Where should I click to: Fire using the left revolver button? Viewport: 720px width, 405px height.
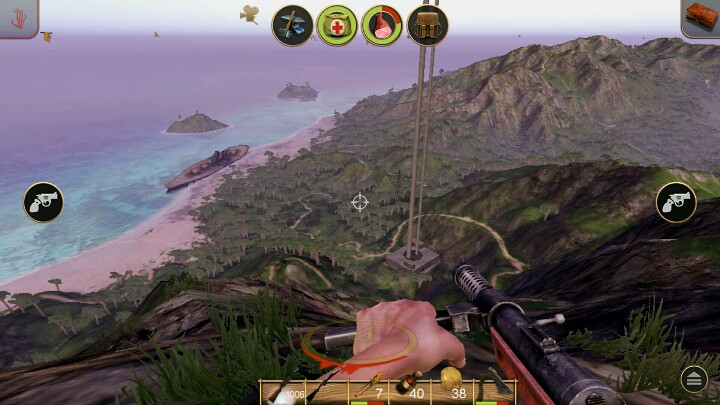[43, 202]
